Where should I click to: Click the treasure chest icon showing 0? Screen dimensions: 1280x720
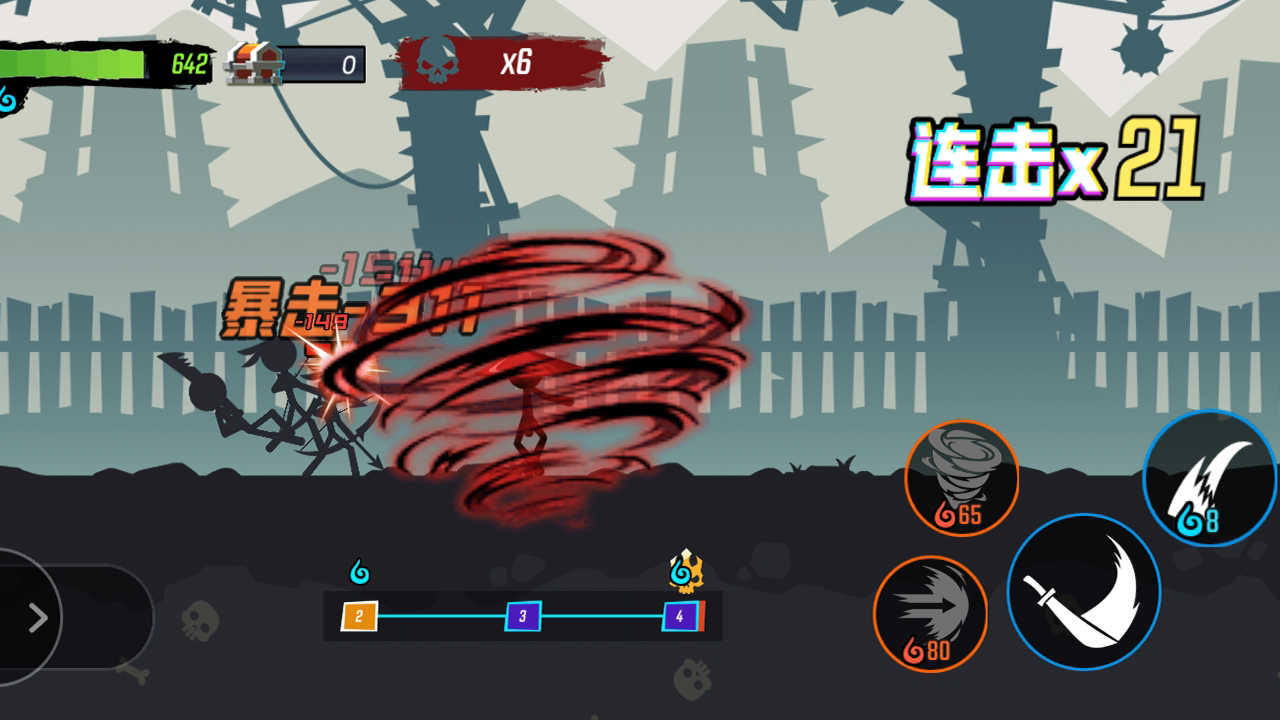click(x=255, y=65)
